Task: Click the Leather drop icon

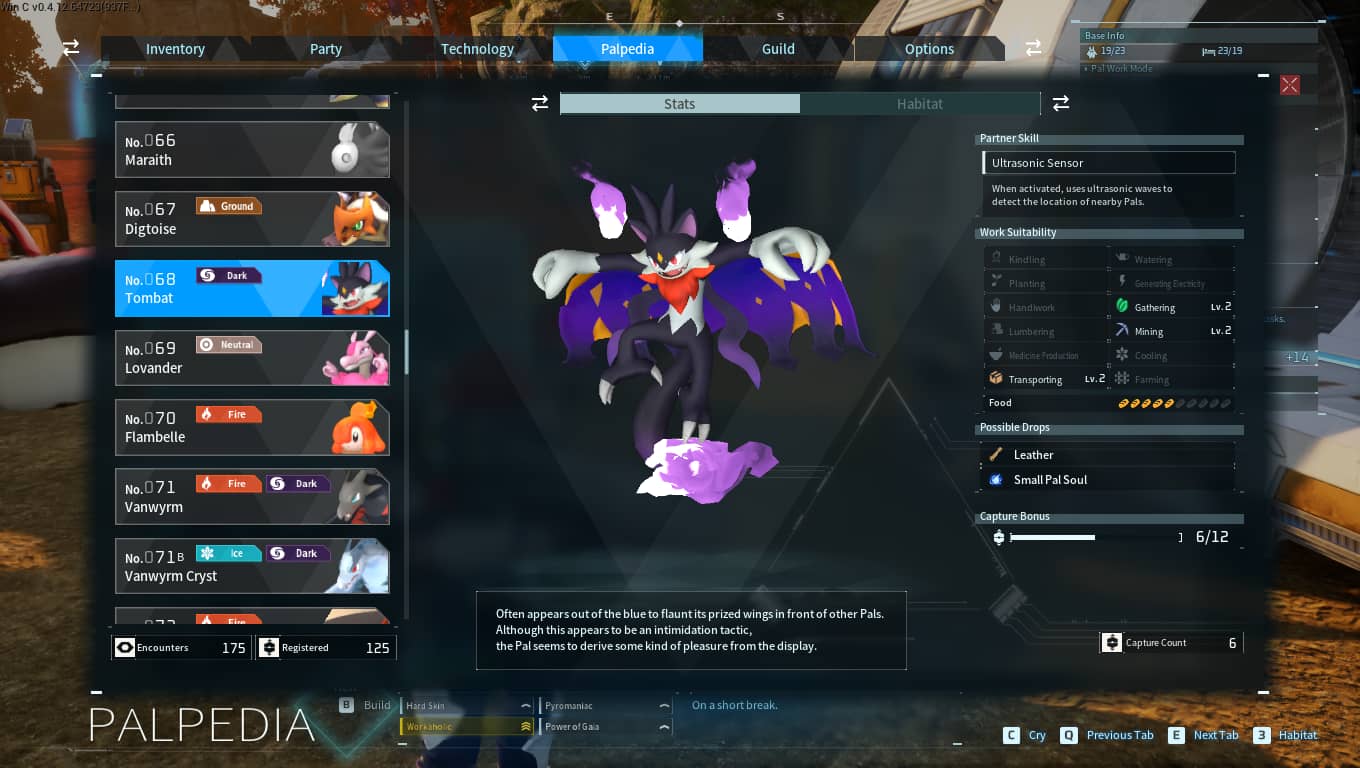Action: [x=995, y=455]
